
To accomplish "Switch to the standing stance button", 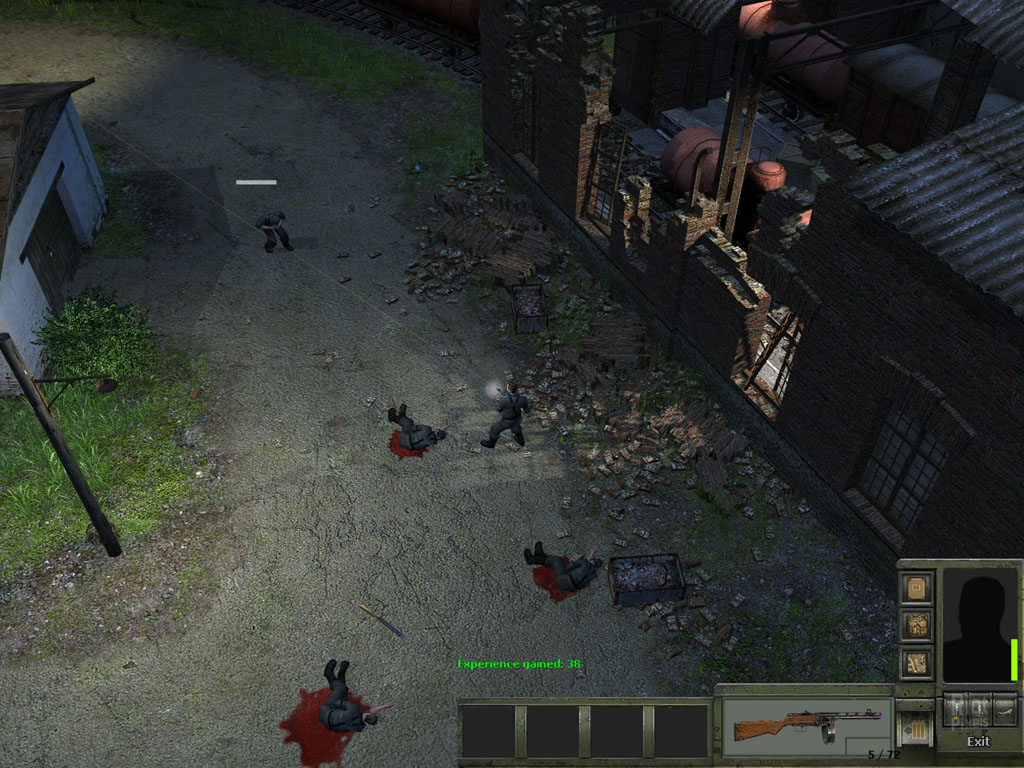I will tap(956, 708).
